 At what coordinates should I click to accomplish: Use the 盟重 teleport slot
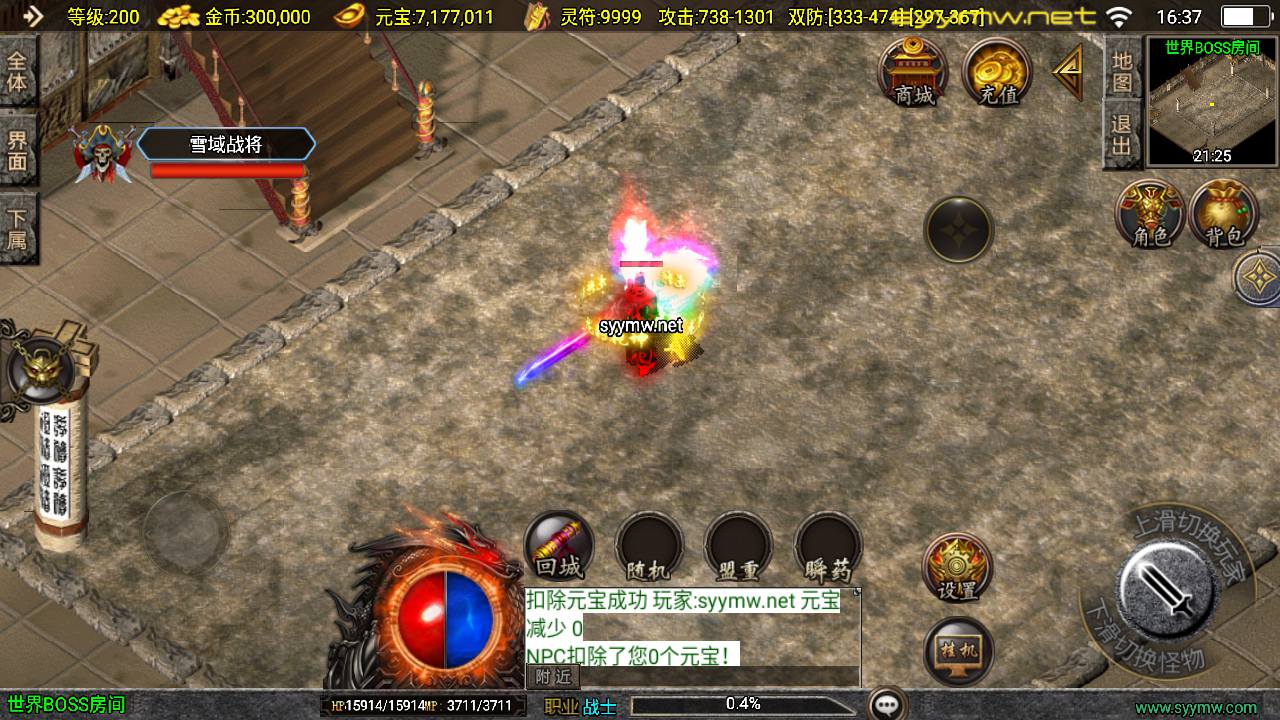point(738,547)
